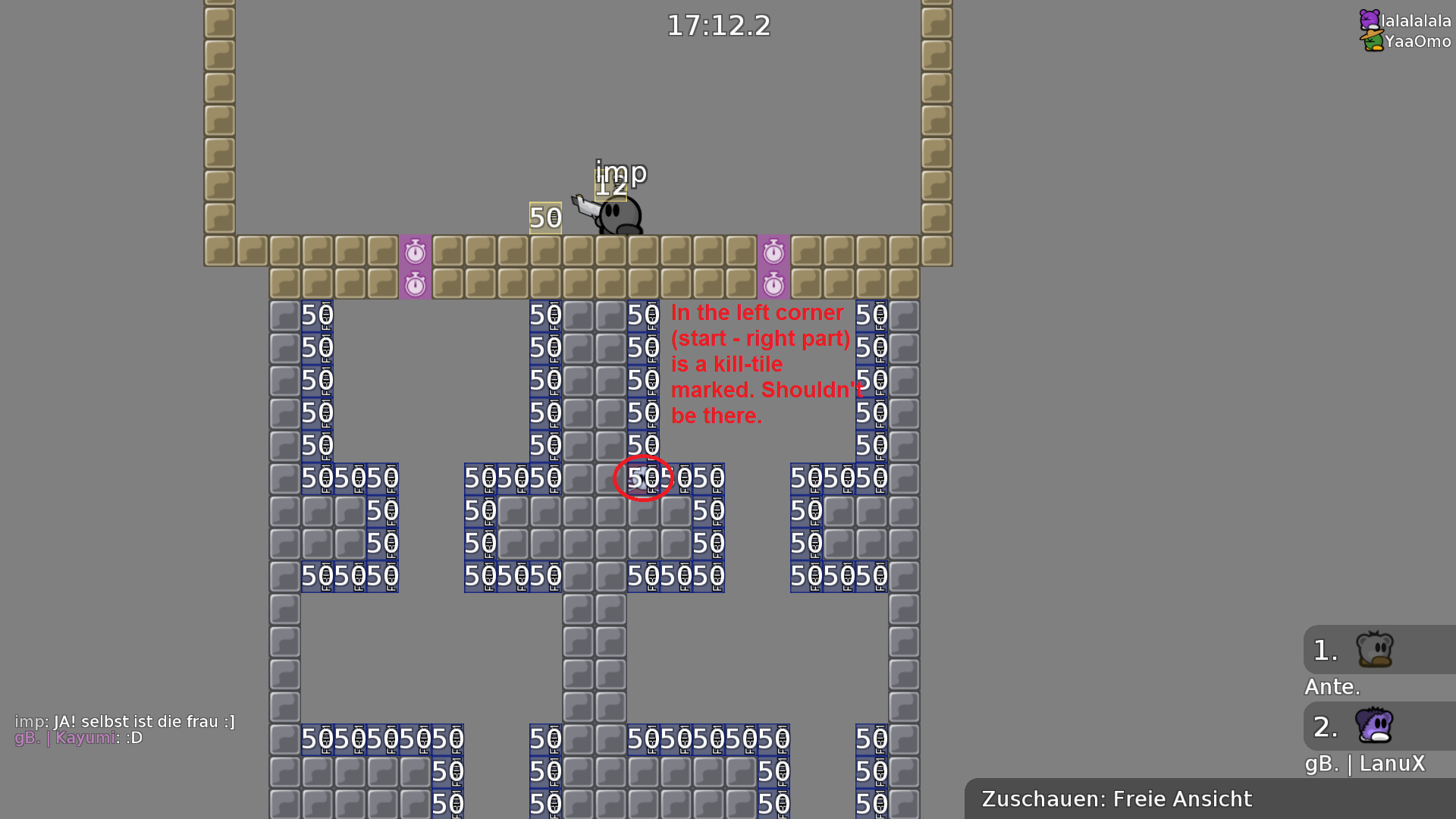This screenshot has height=819, width=1456.
Task: Click the right purple stopwatch timer tile
Action: point(773,251)
